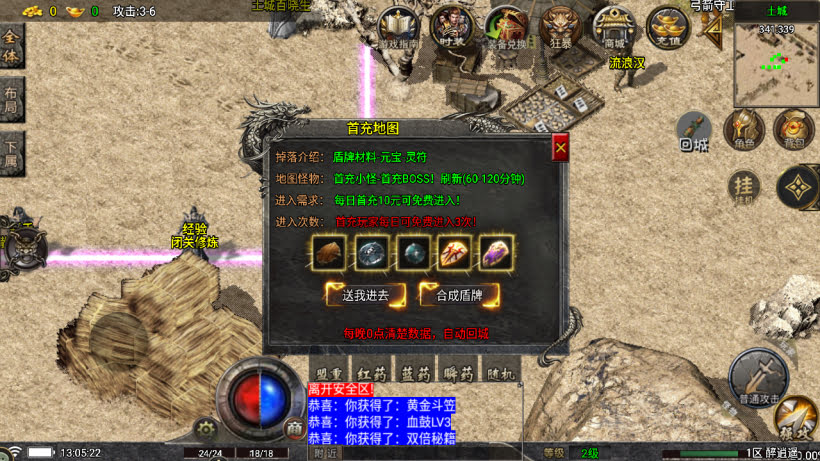
Task: Open the 装备兑换 equipment exchange icon
Action: coord(506,27)
